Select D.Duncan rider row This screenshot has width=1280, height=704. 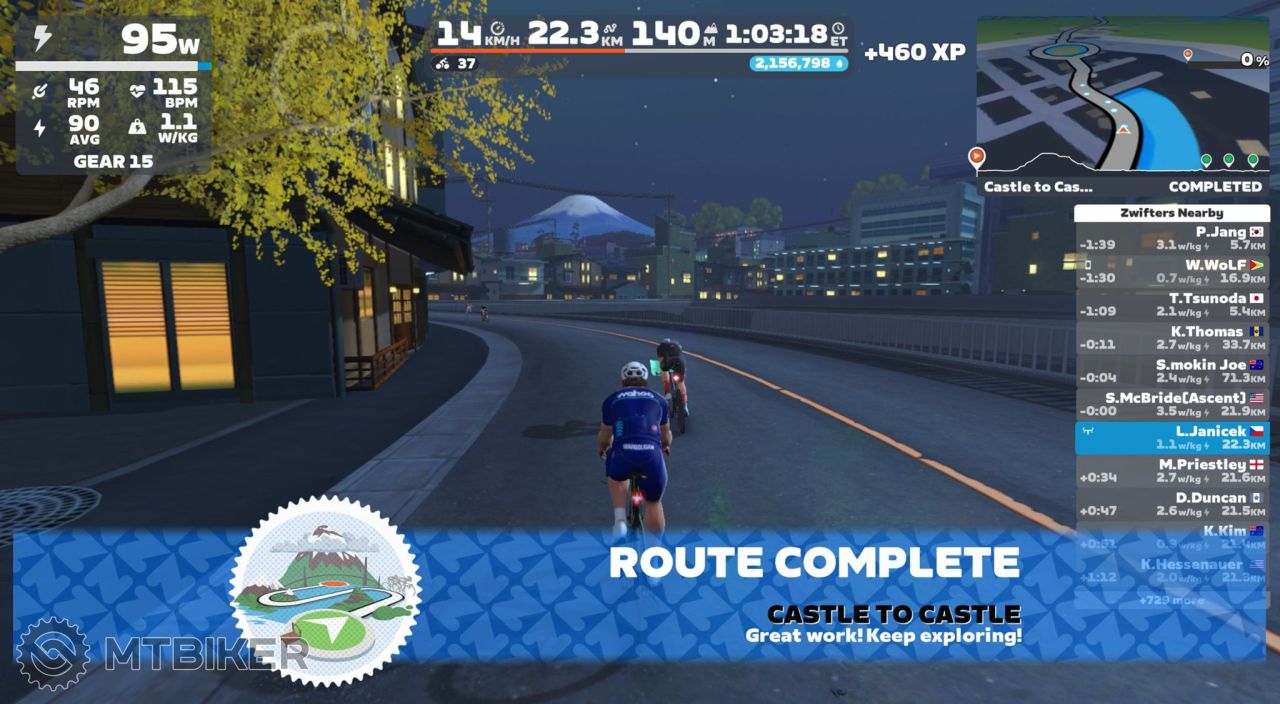point(1171,504)
